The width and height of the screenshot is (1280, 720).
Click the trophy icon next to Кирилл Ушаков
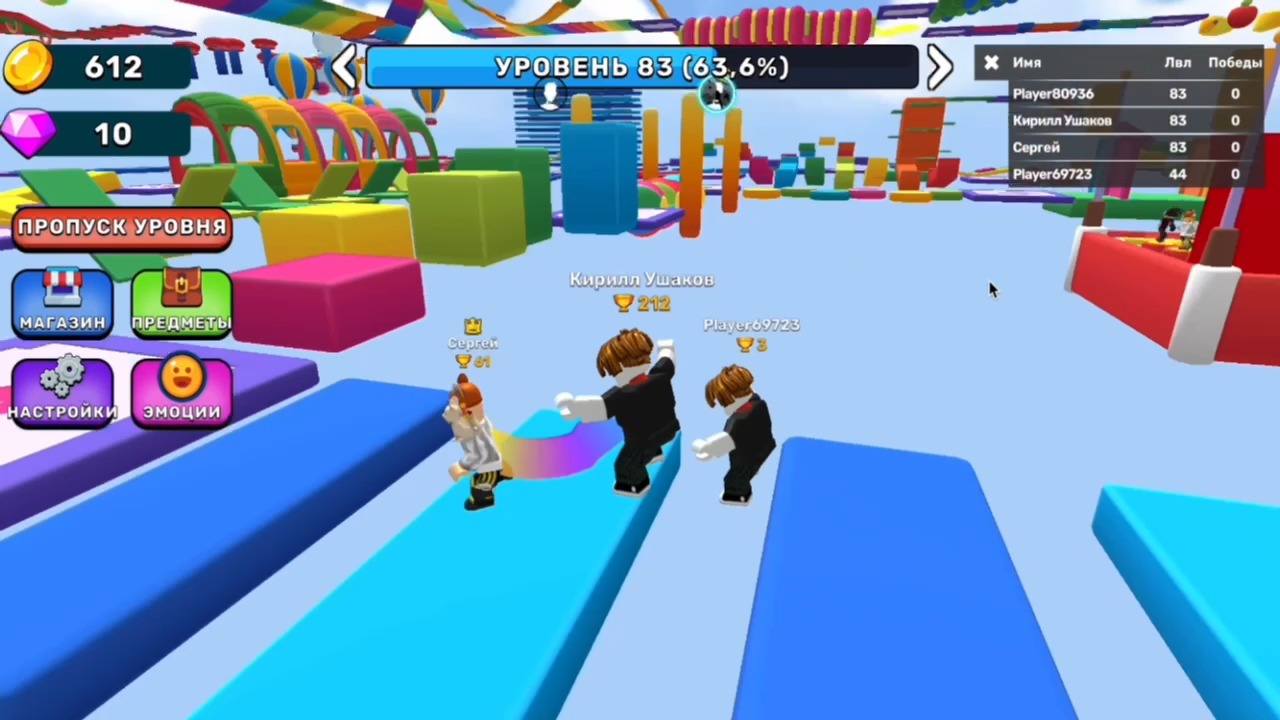tap(622, 304)
